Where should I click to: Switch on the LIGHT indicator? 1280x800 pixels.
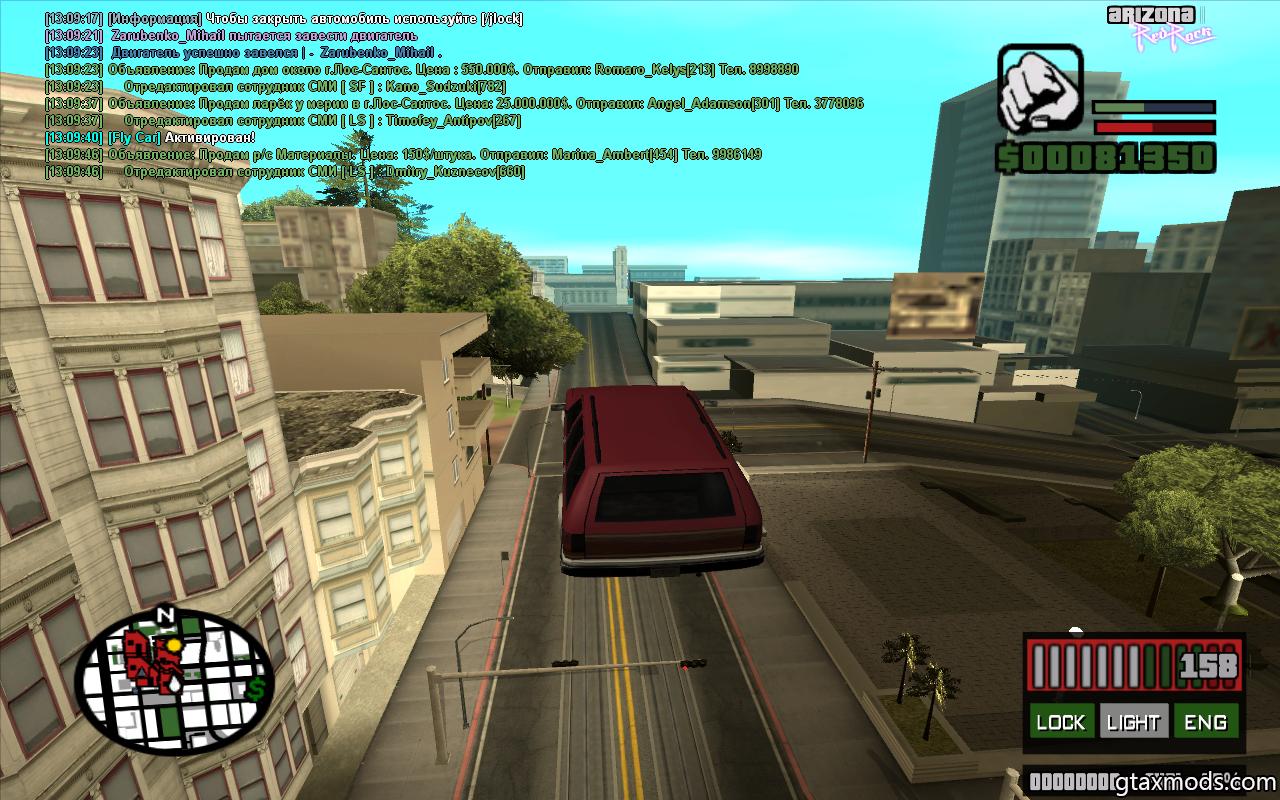tap(1133, 722)
